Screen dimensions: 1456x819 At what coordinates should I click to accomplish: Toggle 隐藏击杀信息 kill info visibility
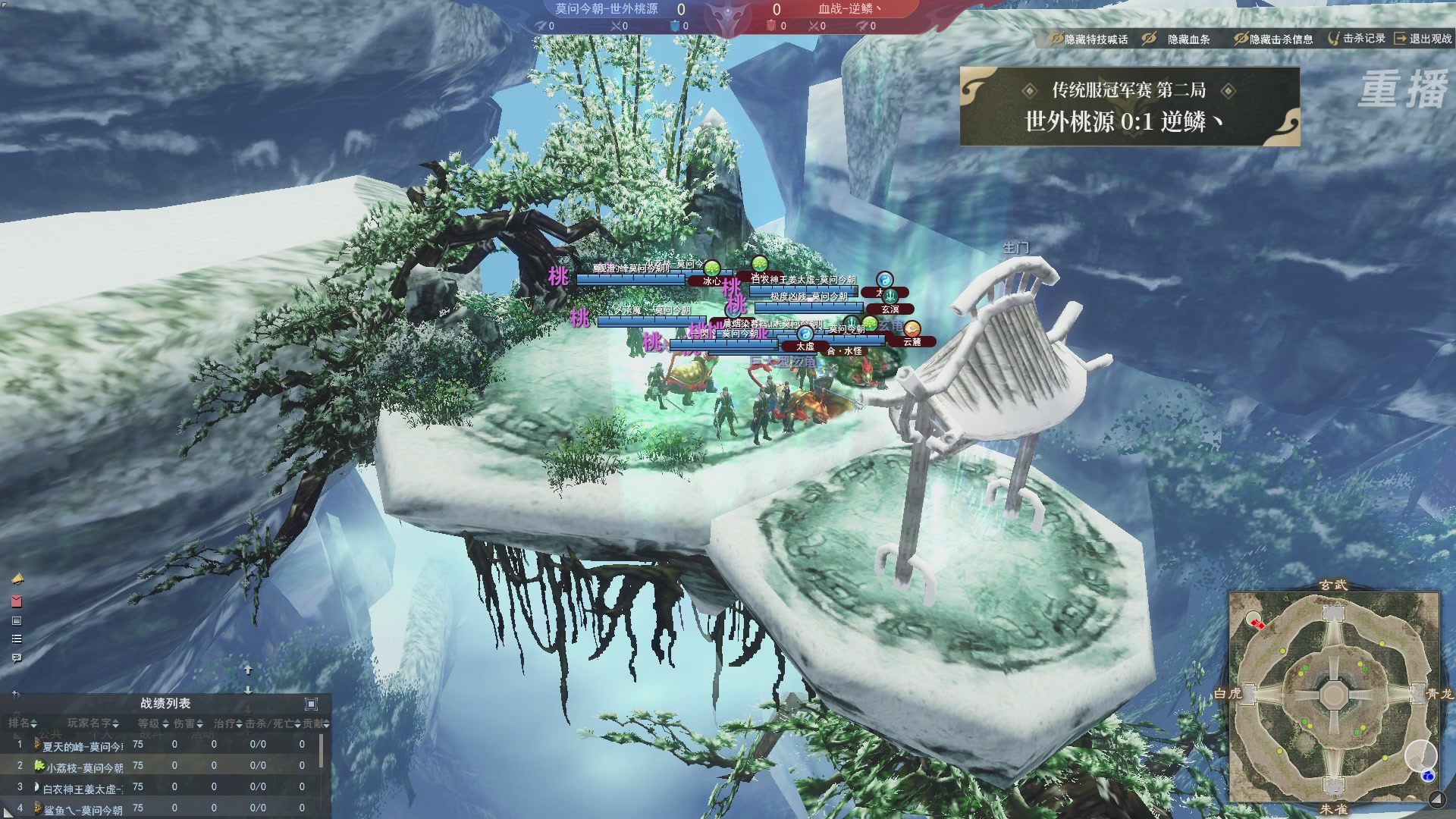(x=1273, y=39)
